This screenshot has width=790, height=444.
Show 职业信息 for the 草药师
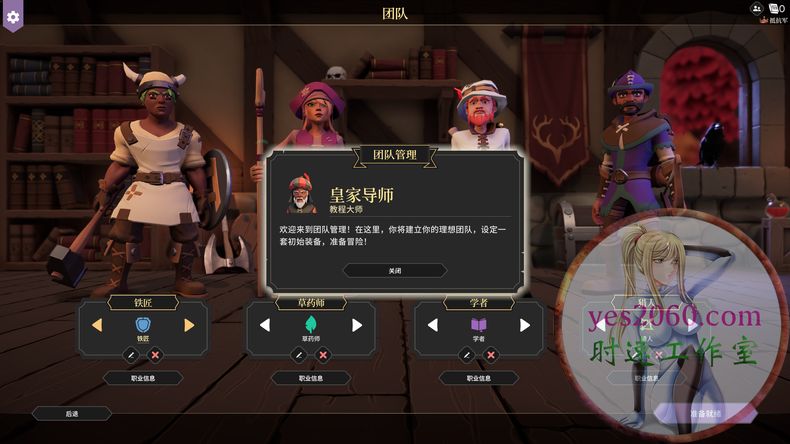pos(311,378)
